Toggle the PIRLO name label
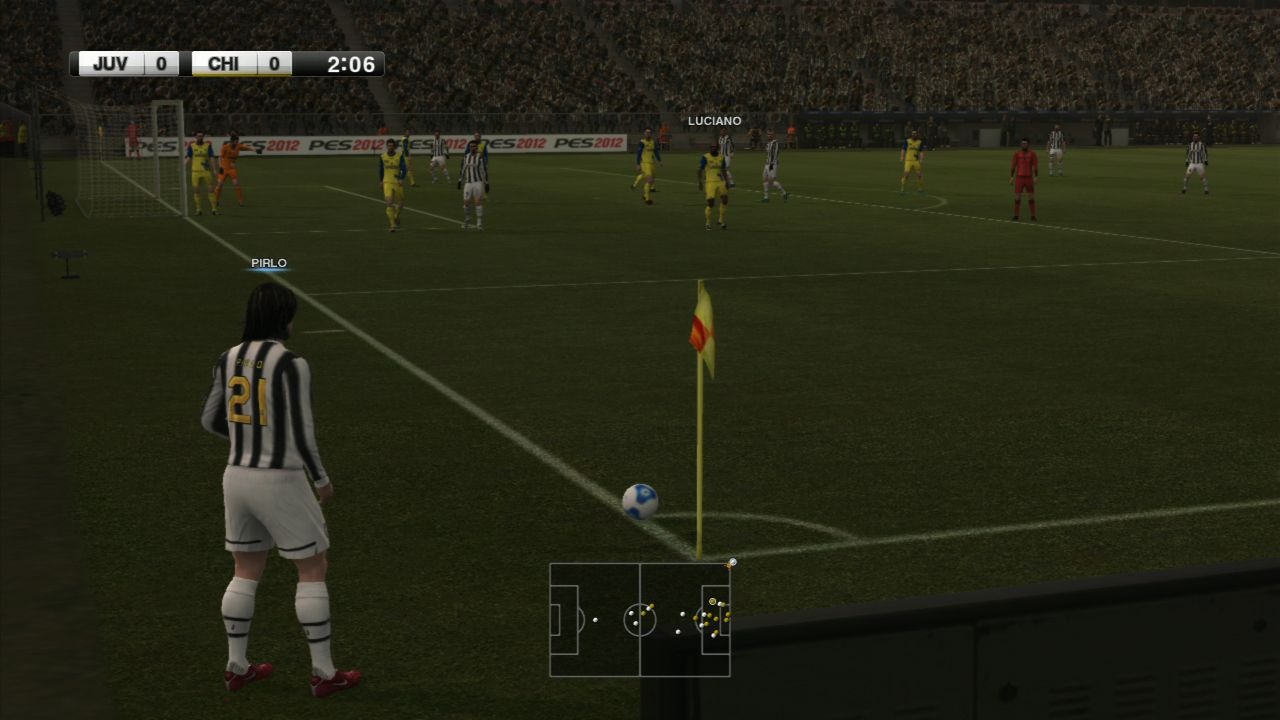Image resolution: width=1280 pixels, height=720 pixels. (270, 263)
